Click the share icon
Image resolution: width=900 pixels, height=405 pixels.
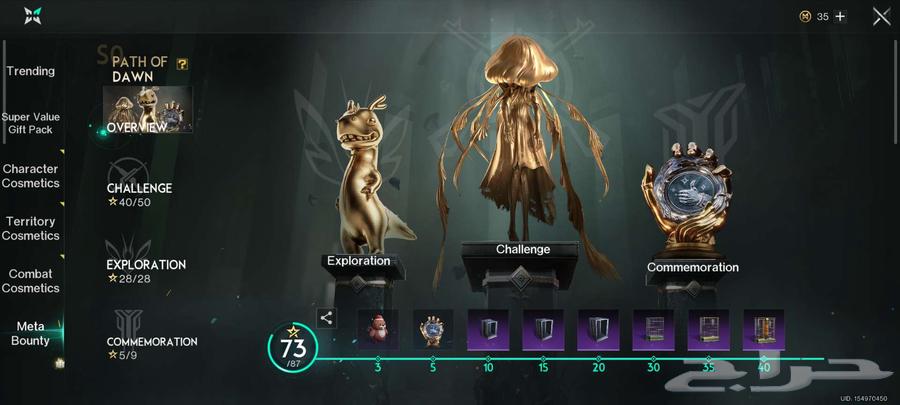[x=327, y=318]
